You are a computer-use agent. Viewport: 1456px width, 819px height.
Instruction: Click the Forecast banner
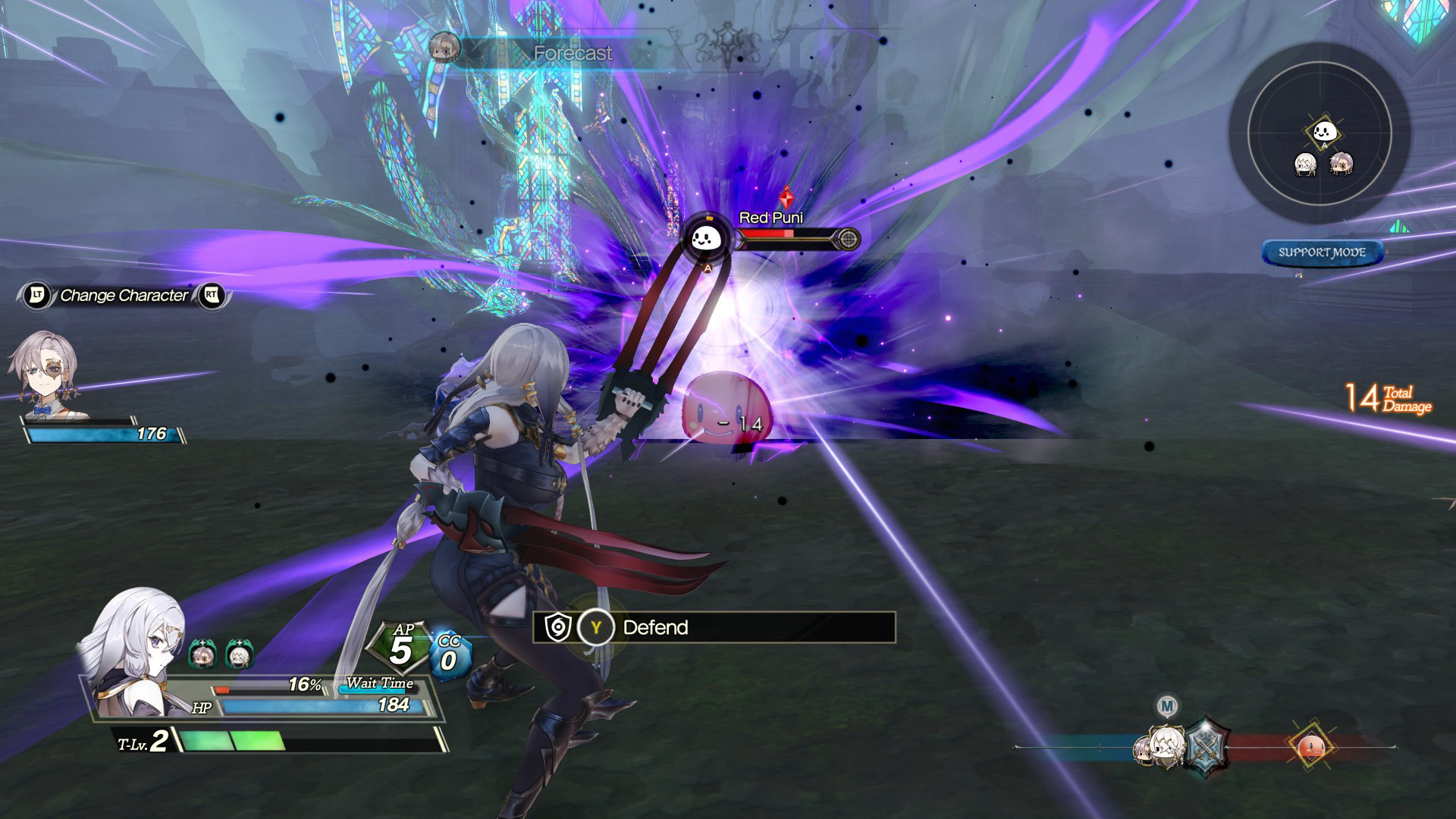pos(572,53)
